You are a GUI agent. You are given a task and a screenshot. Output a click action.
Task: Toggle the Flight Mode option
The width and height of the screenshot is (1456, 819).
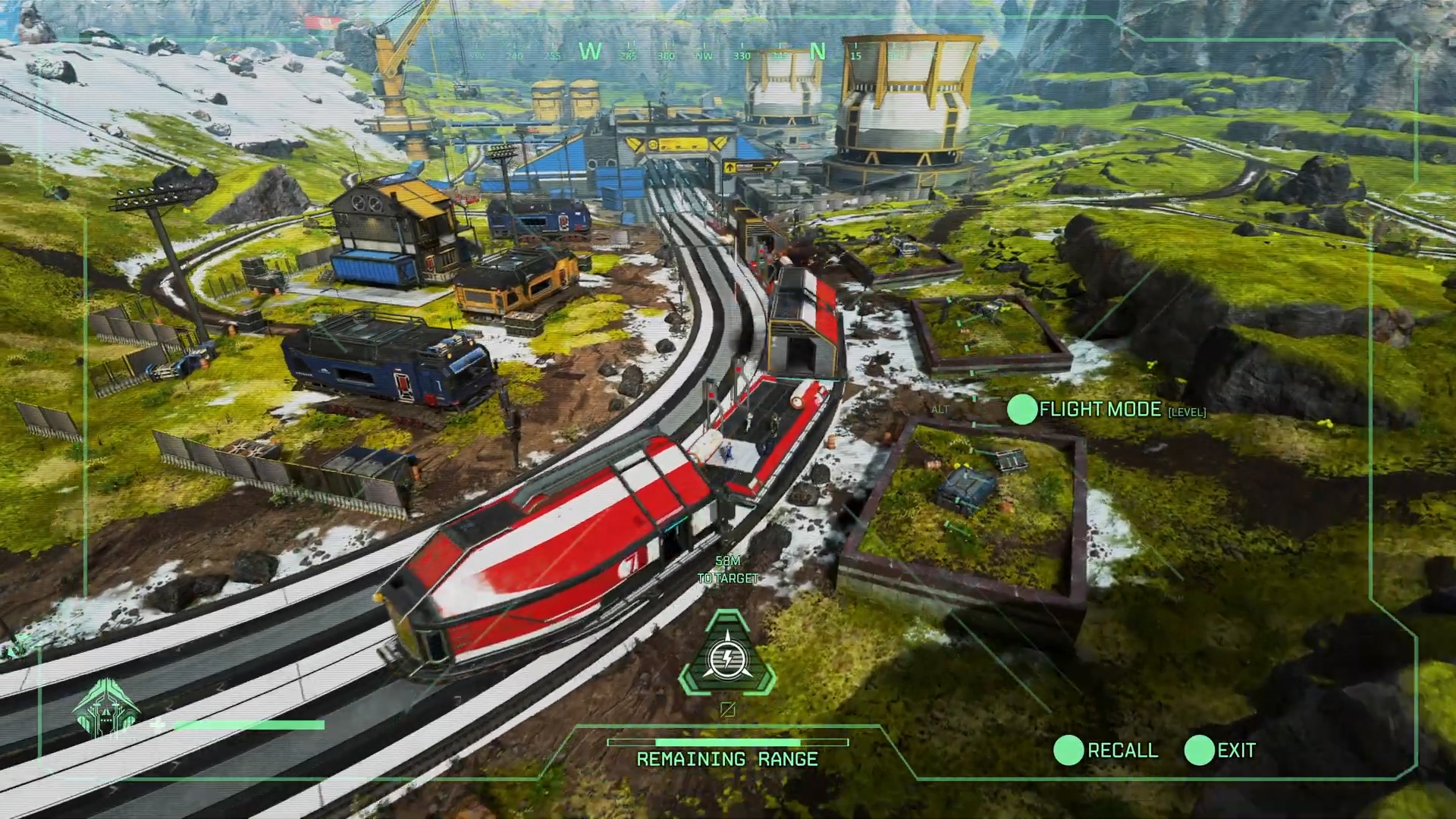click(1022, 409)
